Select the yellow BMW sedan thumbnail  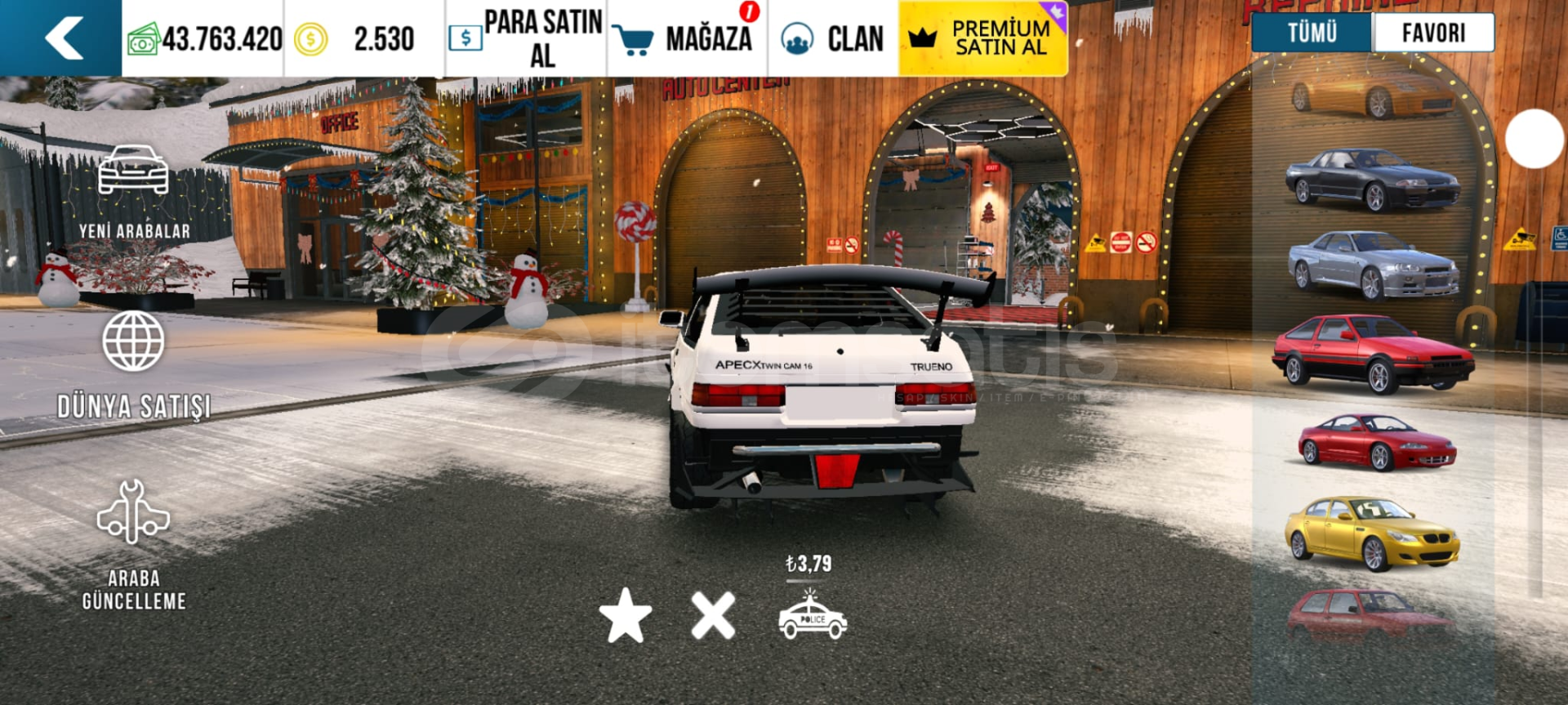[1373, 533]
